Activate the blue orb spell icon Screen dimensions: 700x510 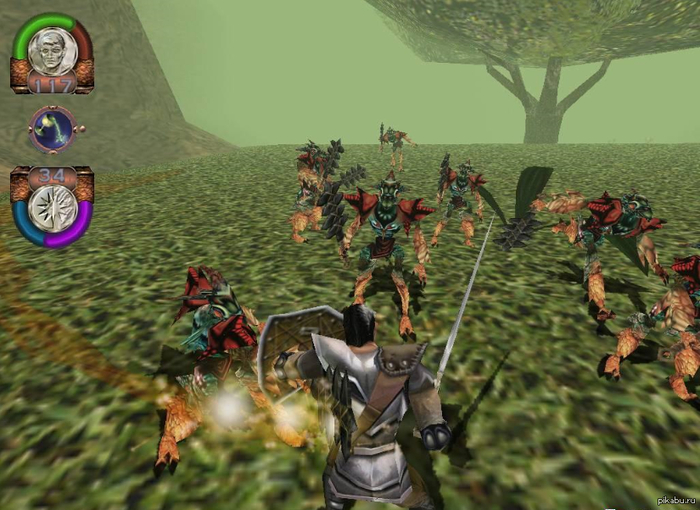pos(51,129)
